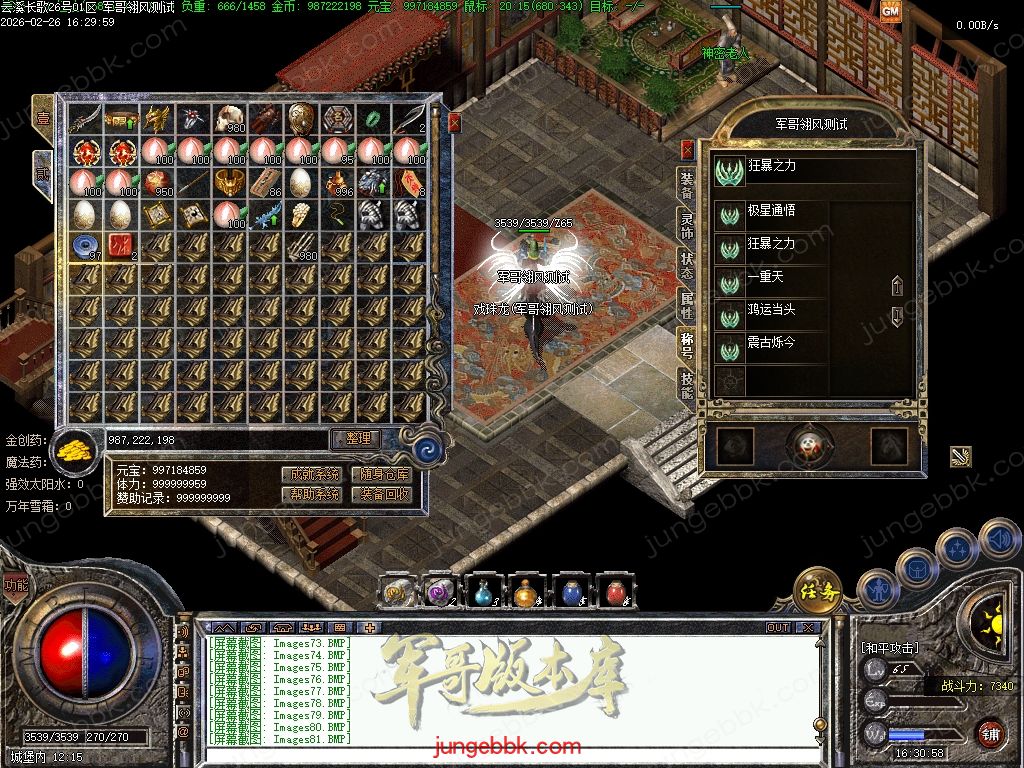Choose the 鸿运当头 title
Screen dimensions: 1024x768
(771, 310)
